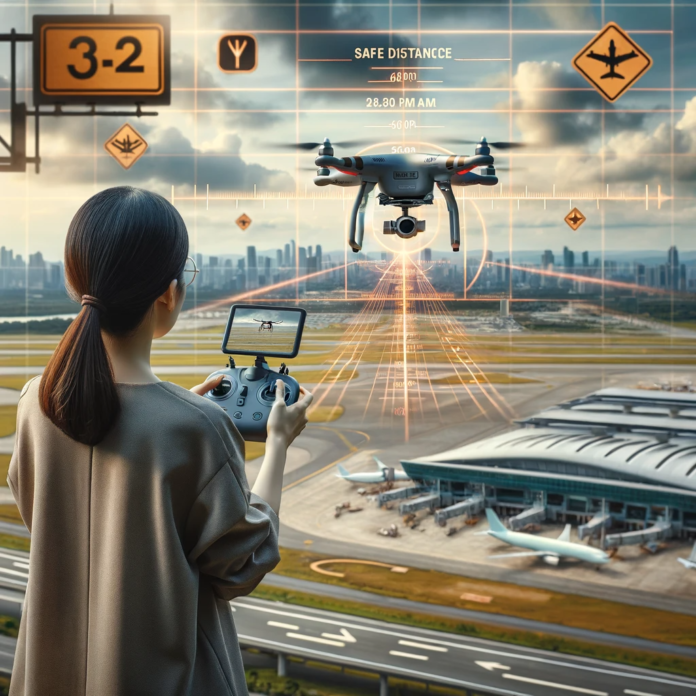Viewport: 696px width, 696px height.
Task: Select the airplane warning diamond icon
Action: click(611, 61)
